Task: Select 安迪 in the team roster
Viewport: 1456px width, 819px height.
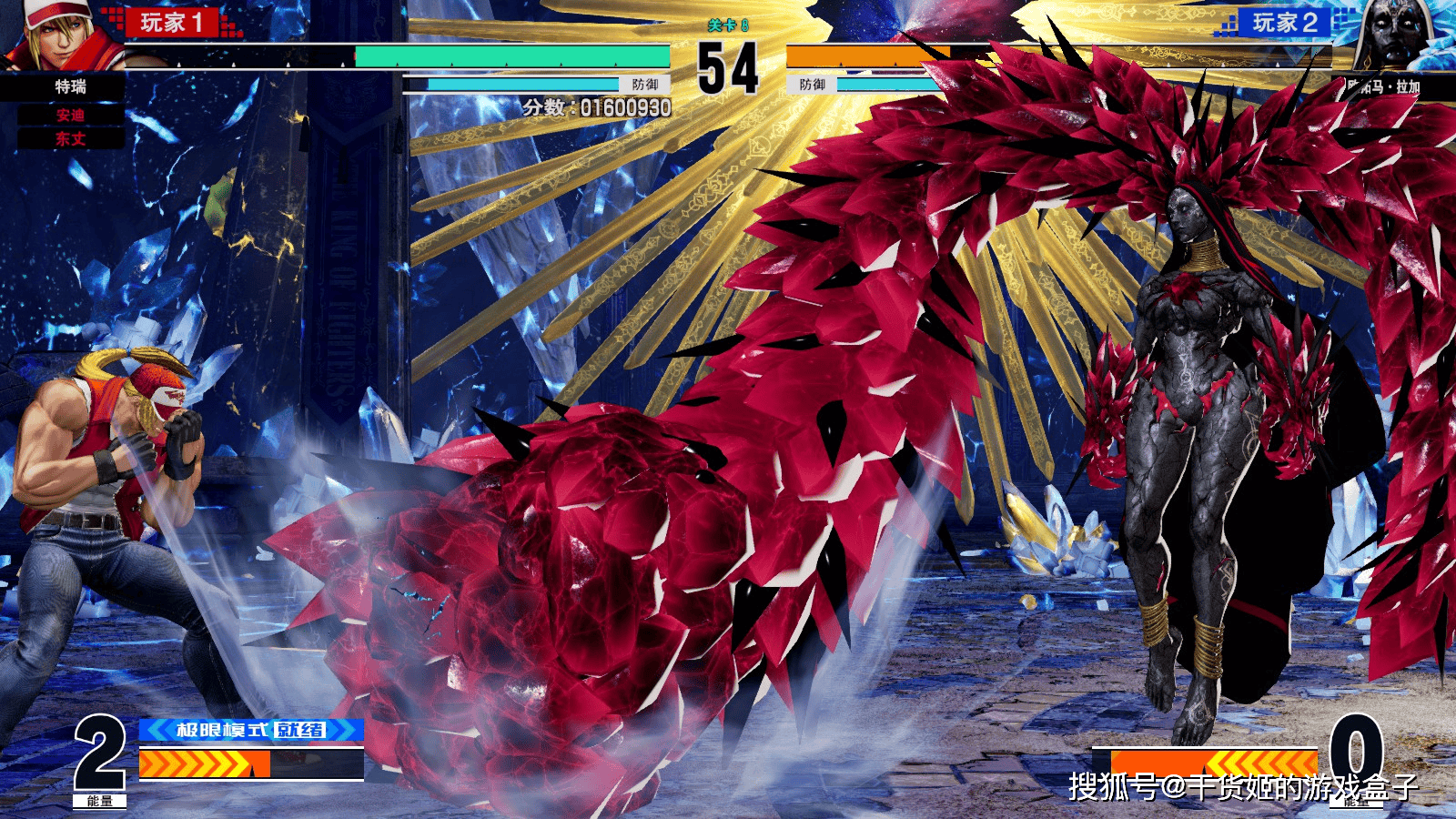Action: (70, 116)
